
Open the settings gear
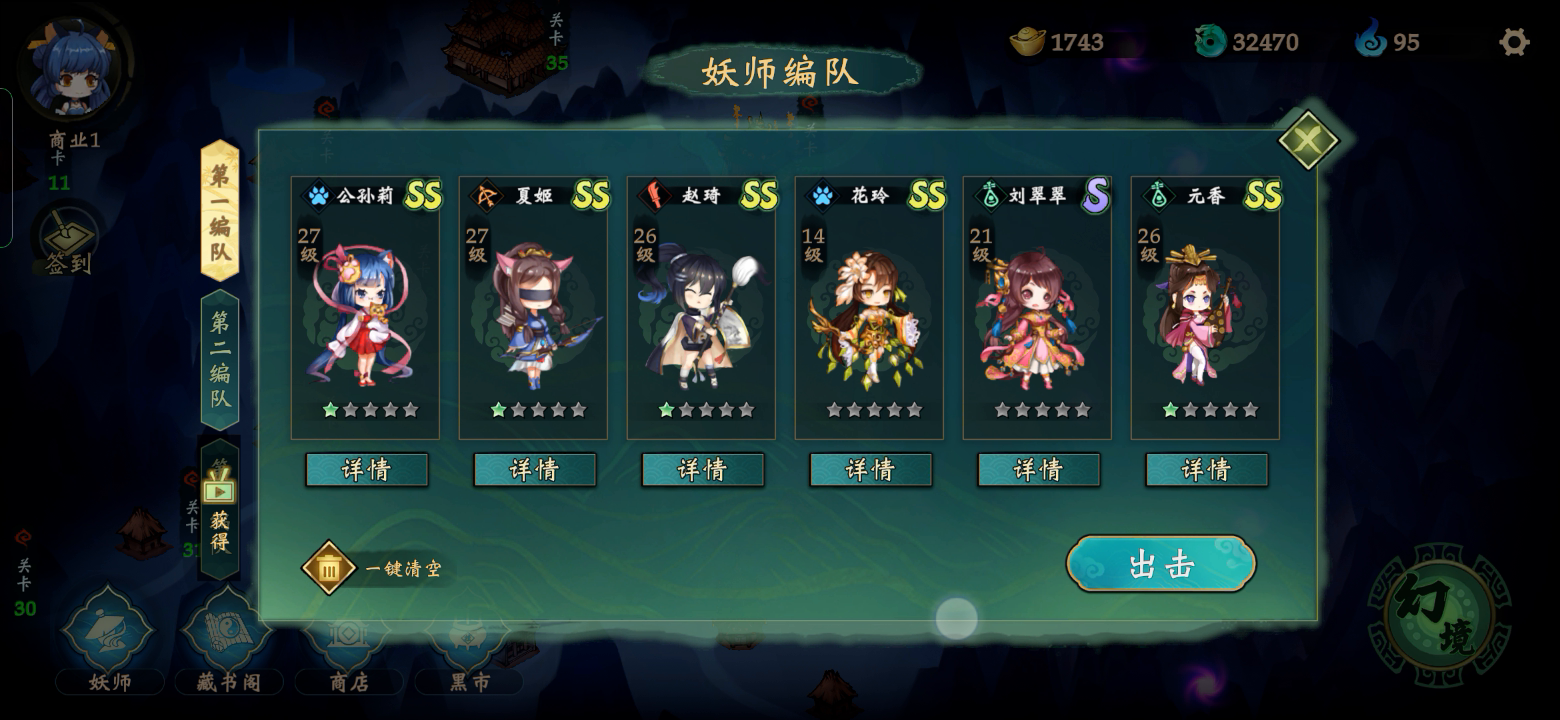click(1513, 42)
